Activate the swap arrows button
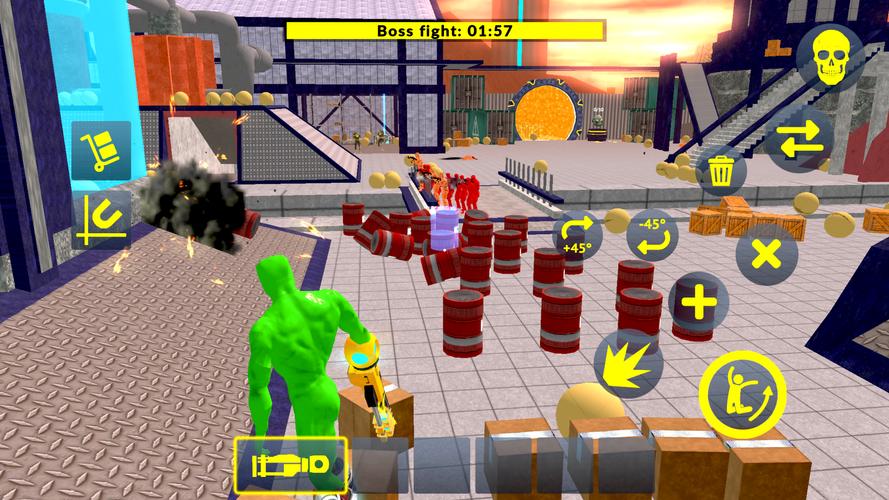This screenshot has height=500, width=889. (x=800, y=141)
